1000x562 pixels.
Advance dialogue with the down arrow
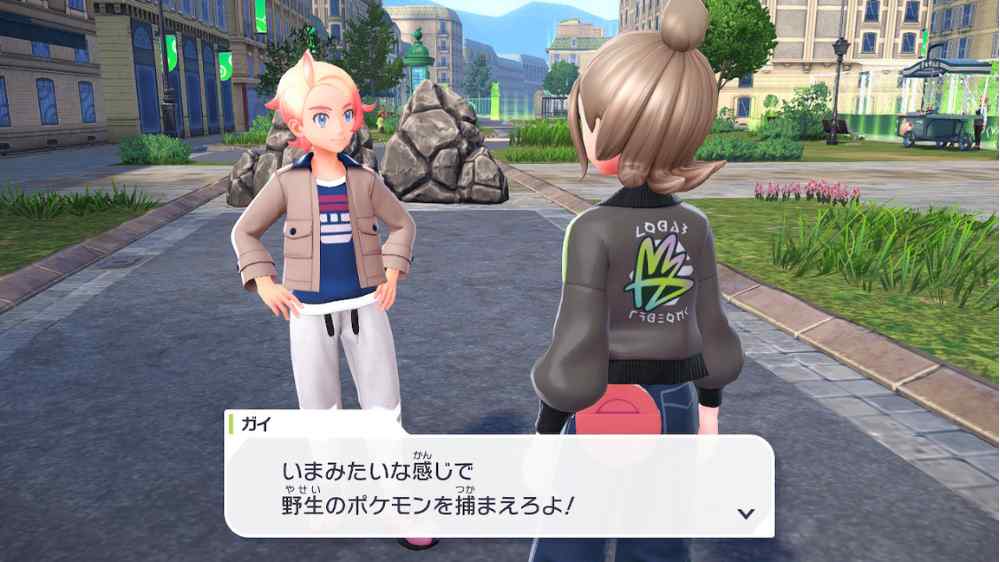click(x=744, y=513)
